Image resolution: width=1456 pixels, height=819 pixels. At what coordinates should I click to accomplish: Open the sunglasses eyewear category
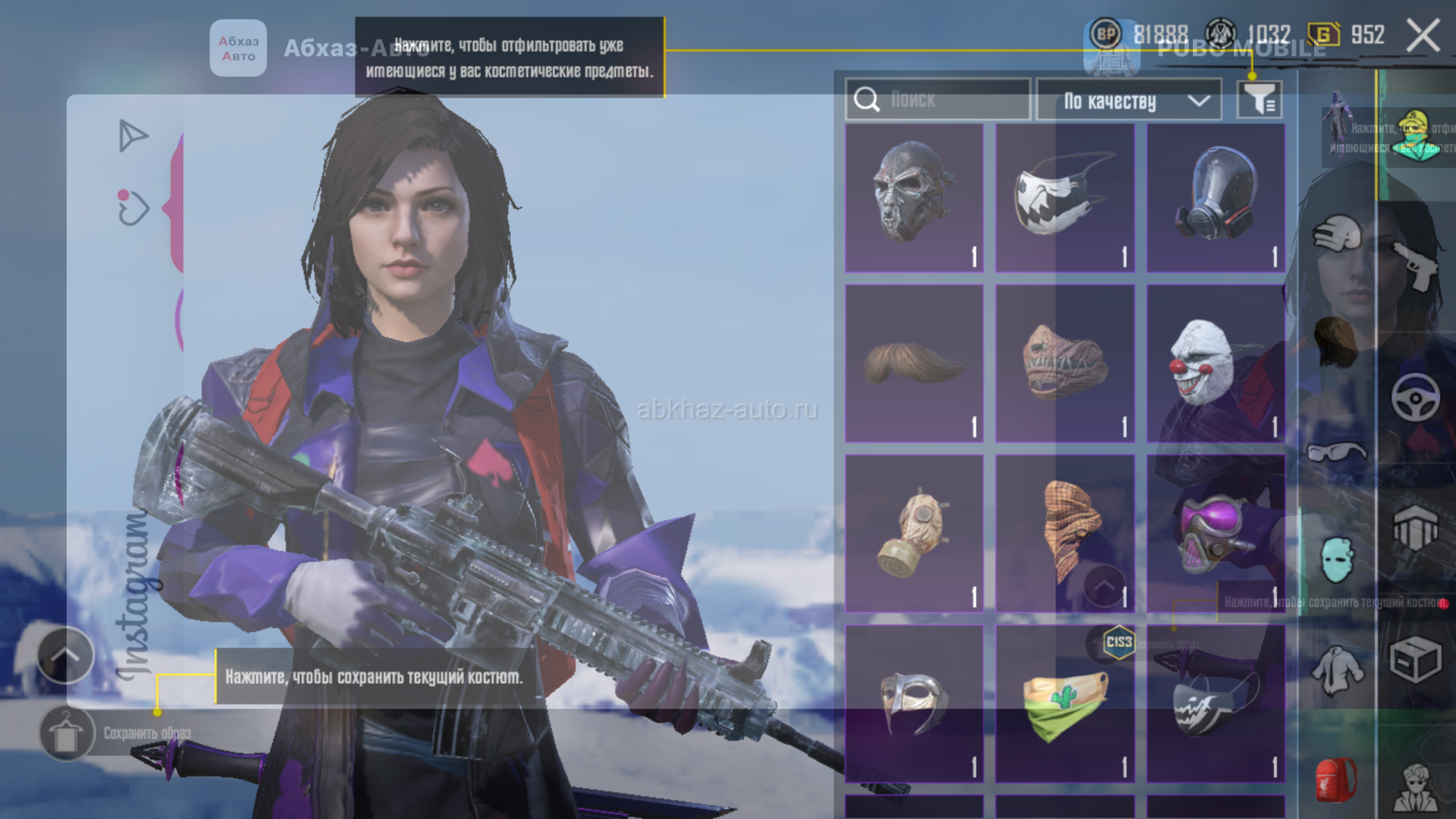[x=1336, y=453]
